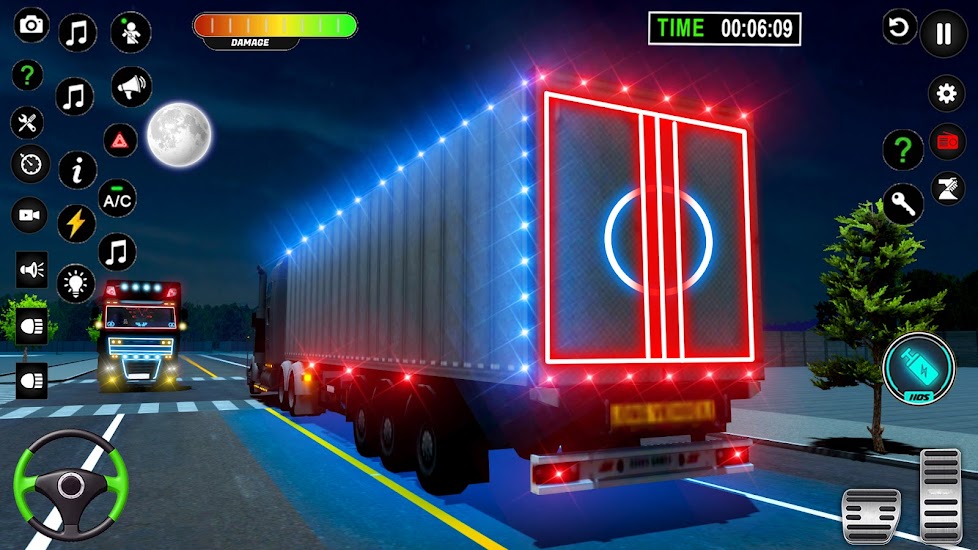This screenshot has width=978, height=550.
Task: Sound the megaphone horn
Action: (131, 87)
